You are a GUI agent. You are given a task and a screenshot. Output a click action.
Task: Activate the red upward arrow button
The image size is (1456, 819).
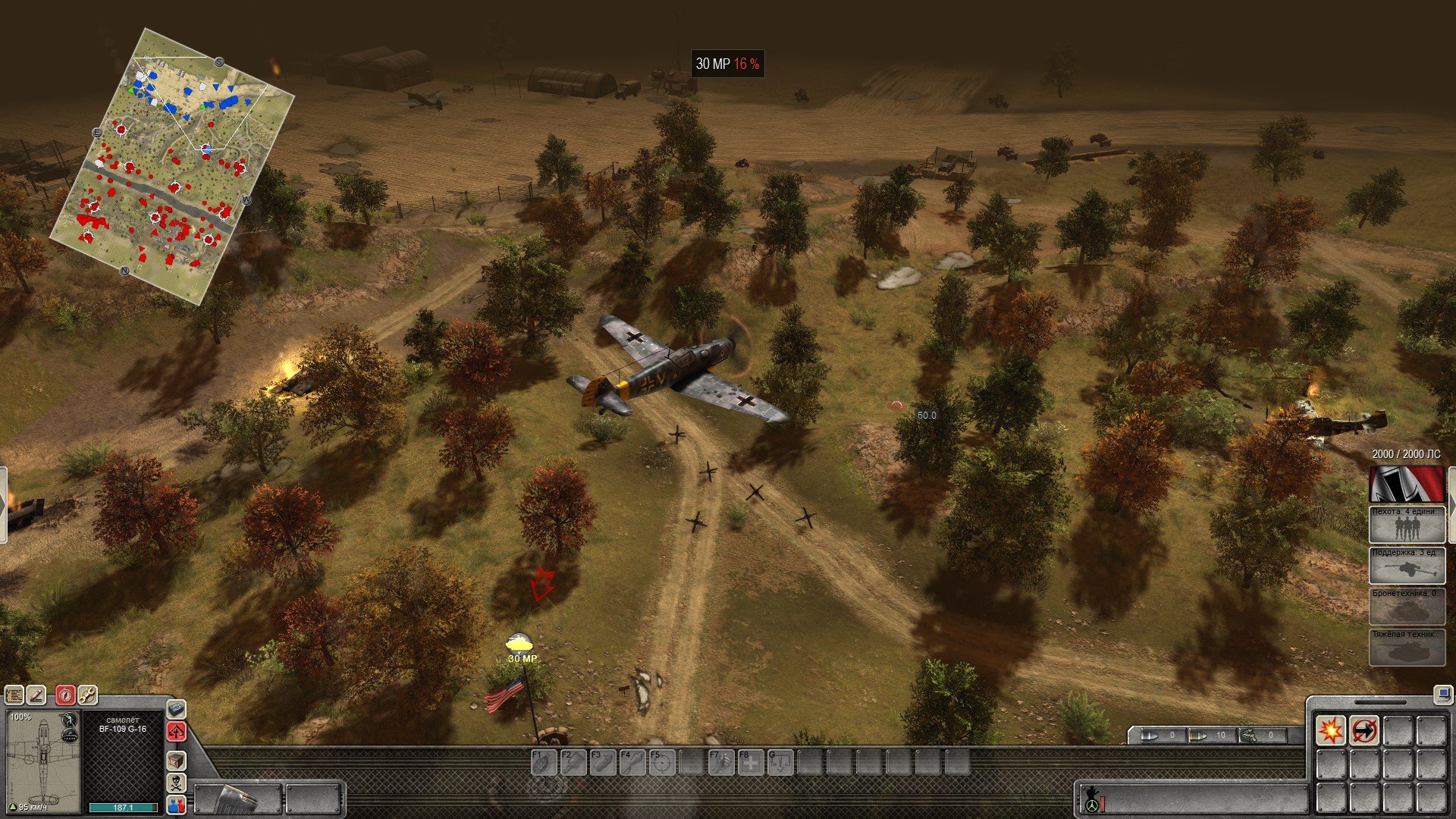click(176, 732)
